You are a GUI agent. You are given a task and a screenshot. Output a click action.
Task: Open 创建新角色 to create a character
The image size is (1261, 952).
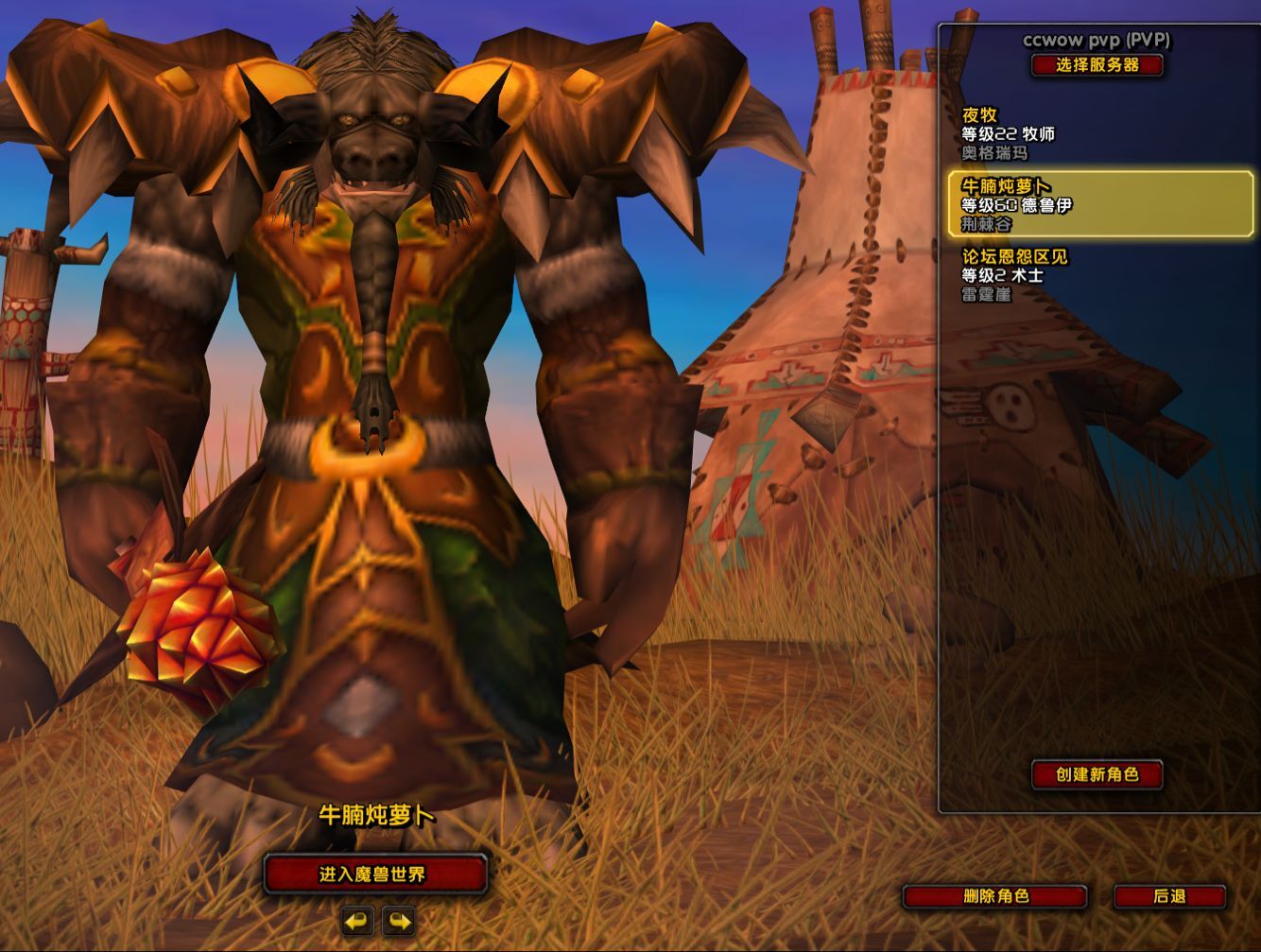[1097, 774]
